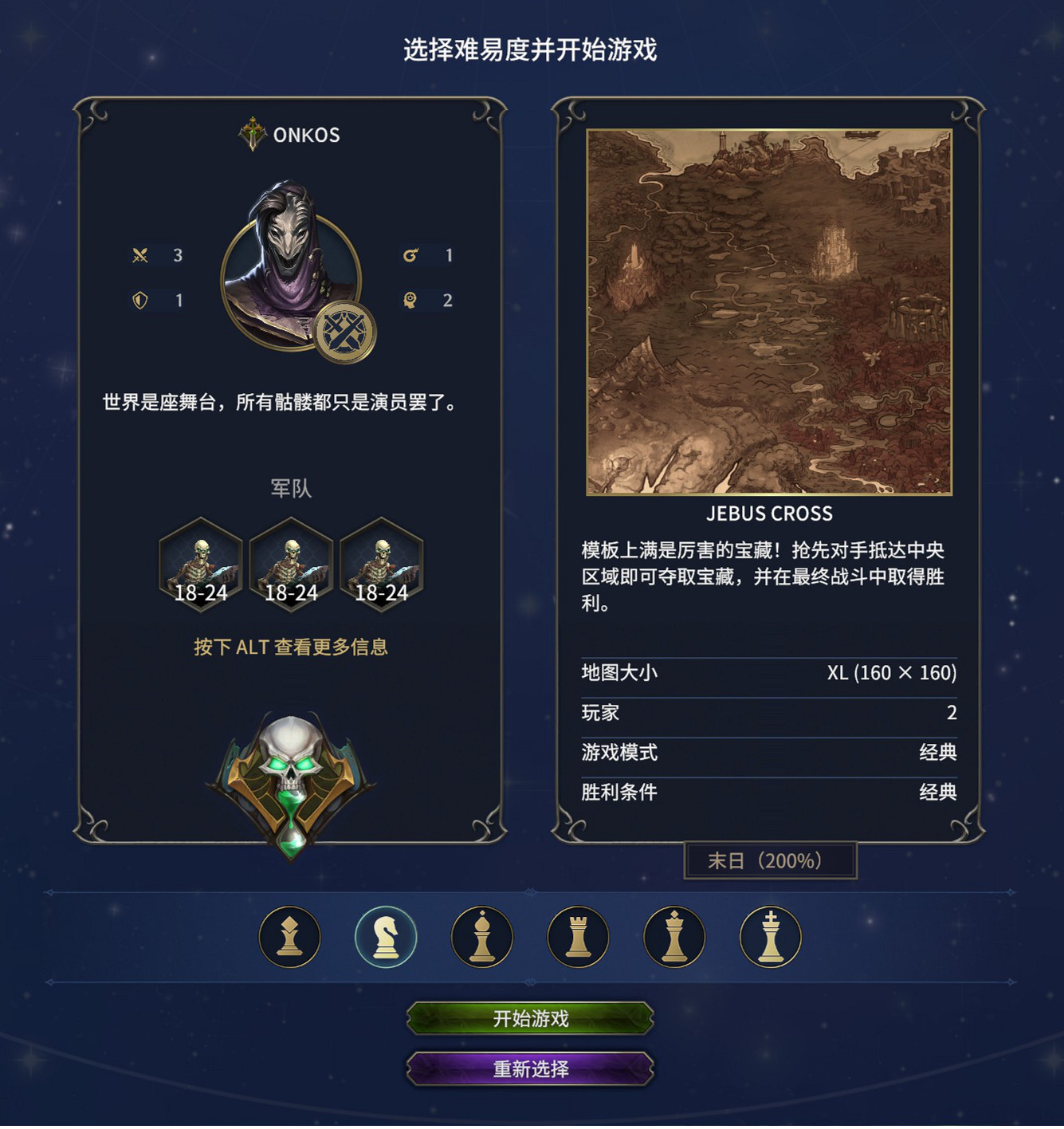Click the 末日 (200%) difficulty label
Screen dimensions: 1064x1129
tap(770, 860)
